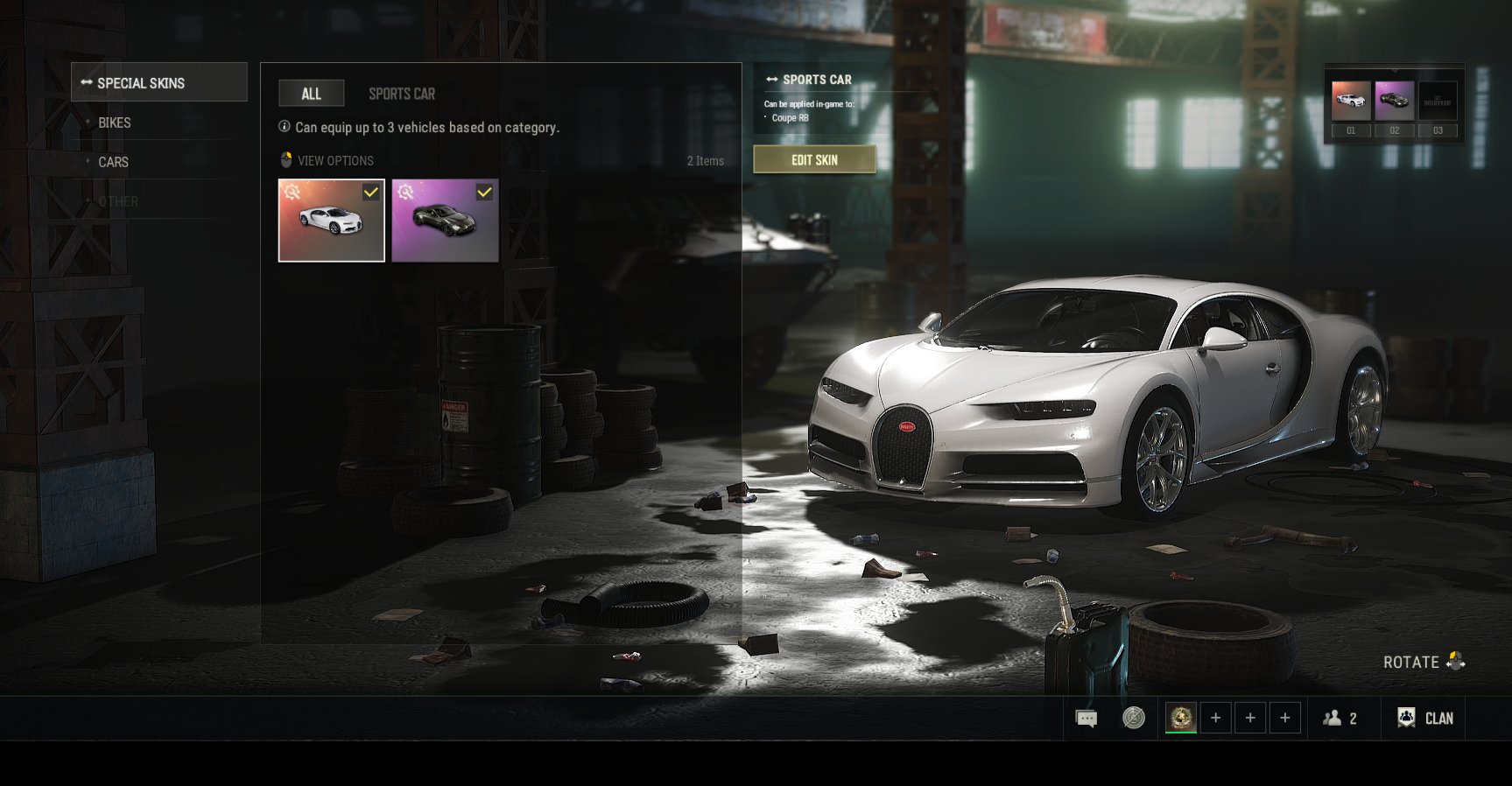Open the chat speech bubble icon
1512x786 pixels.
point(1087,719)
